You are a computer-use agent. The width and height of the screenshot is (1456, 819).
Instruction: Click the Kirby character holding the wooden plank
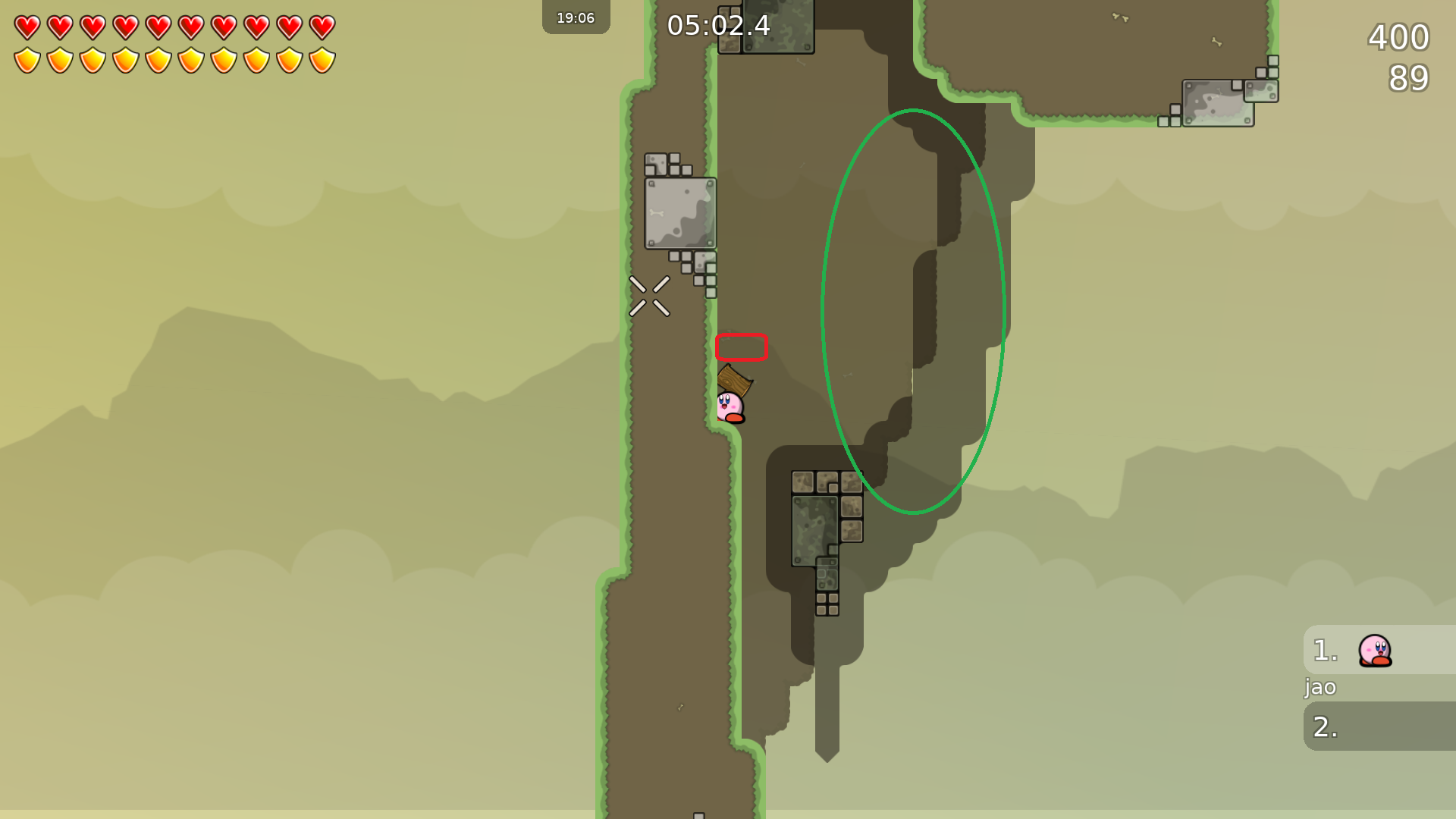coord(730,406)
